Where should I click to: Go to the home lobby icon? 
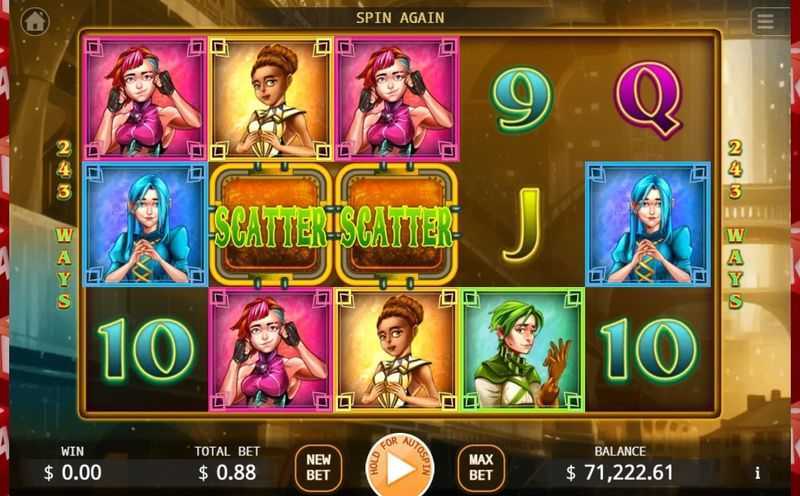click(35, 19)
